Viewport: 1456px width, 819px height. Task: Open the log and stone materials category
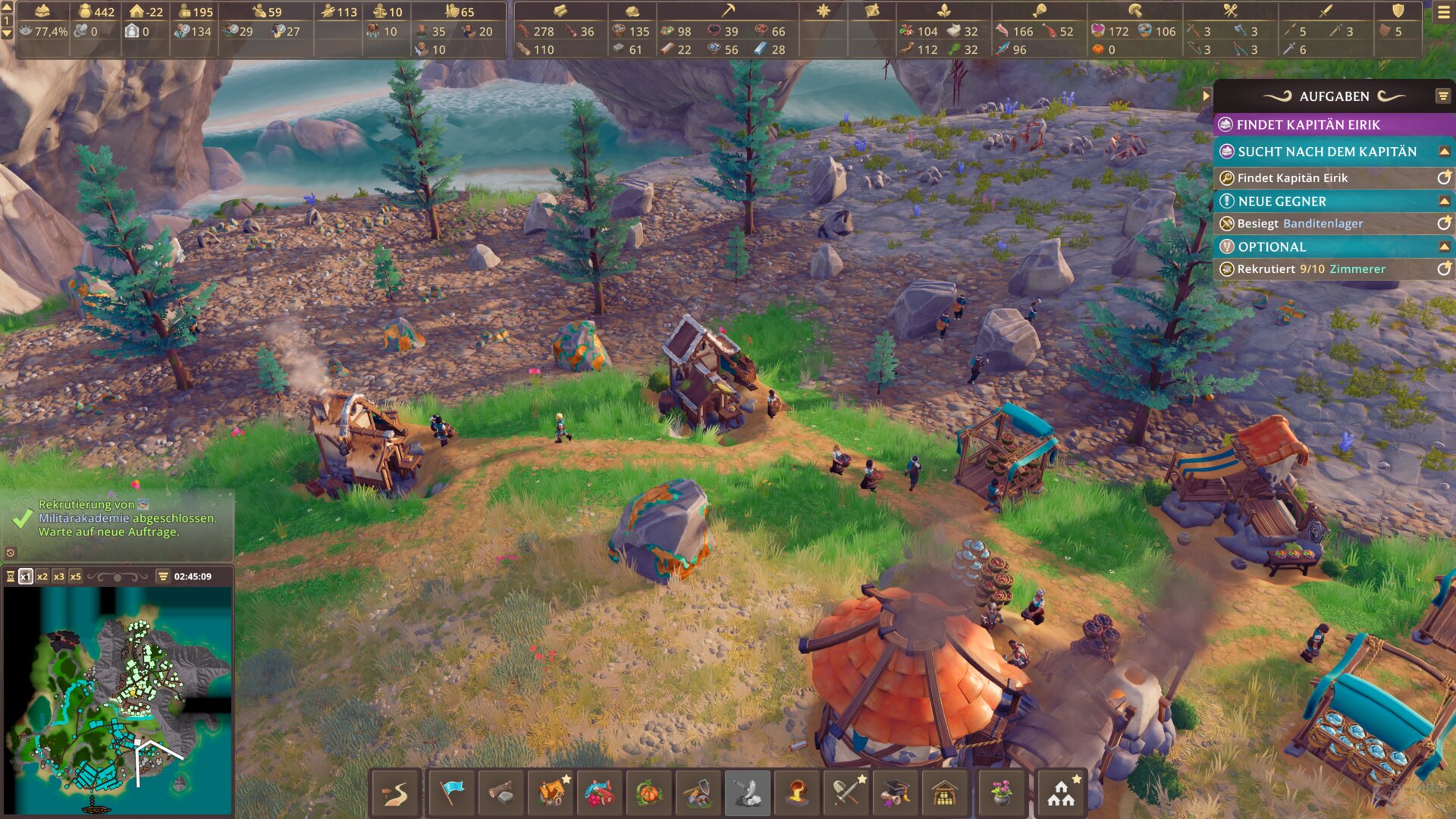pos(500,793)
